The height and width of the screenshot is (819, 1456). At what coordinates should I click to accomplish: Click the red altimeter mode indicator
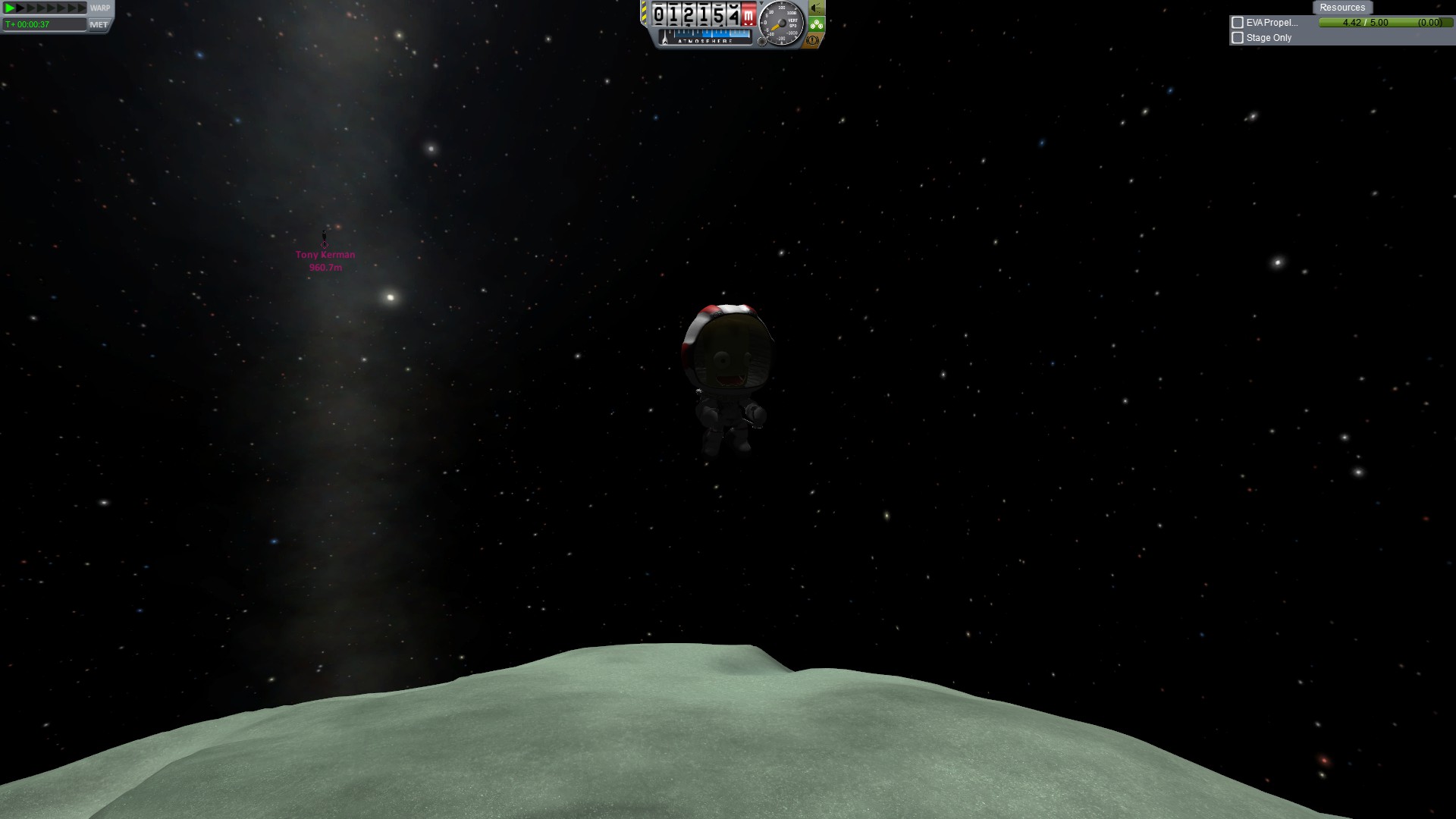pyautogui.click(x=748, y=15)
